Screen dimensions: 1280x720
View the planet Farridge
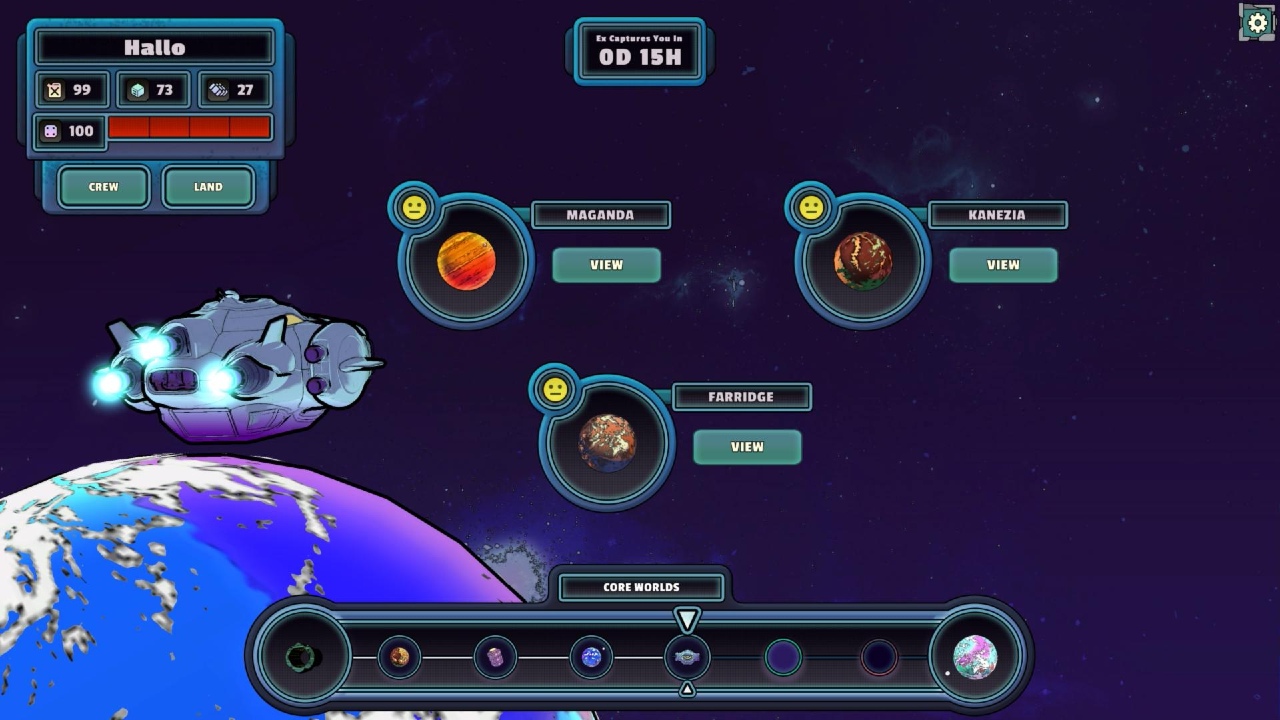[x=747, y=447]
